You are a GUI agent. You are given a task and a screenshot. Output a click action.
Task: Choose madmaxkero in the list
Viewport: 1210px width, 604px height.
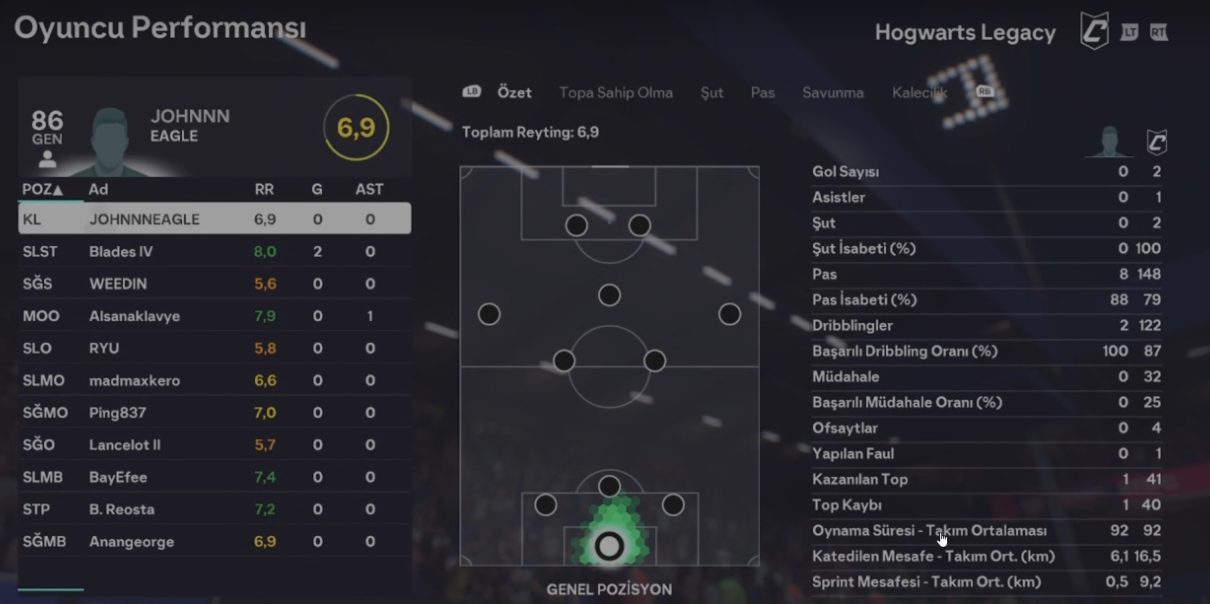click(x=214, y=381)
